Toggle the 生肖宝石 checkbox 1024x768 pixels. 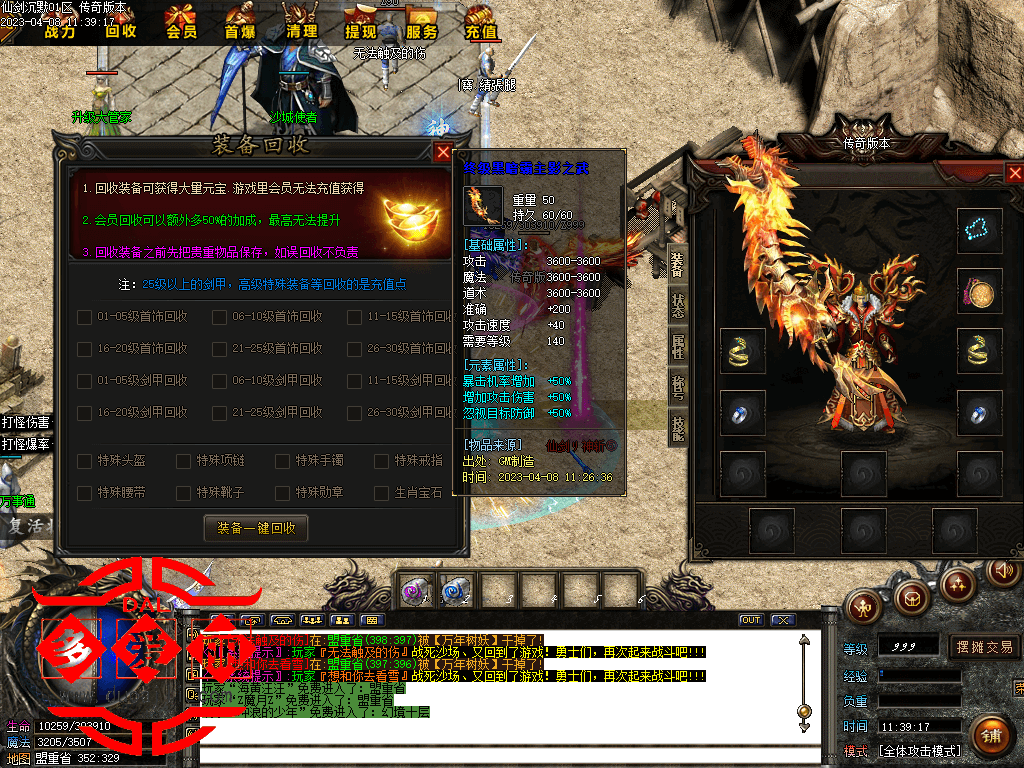[381, 493]
